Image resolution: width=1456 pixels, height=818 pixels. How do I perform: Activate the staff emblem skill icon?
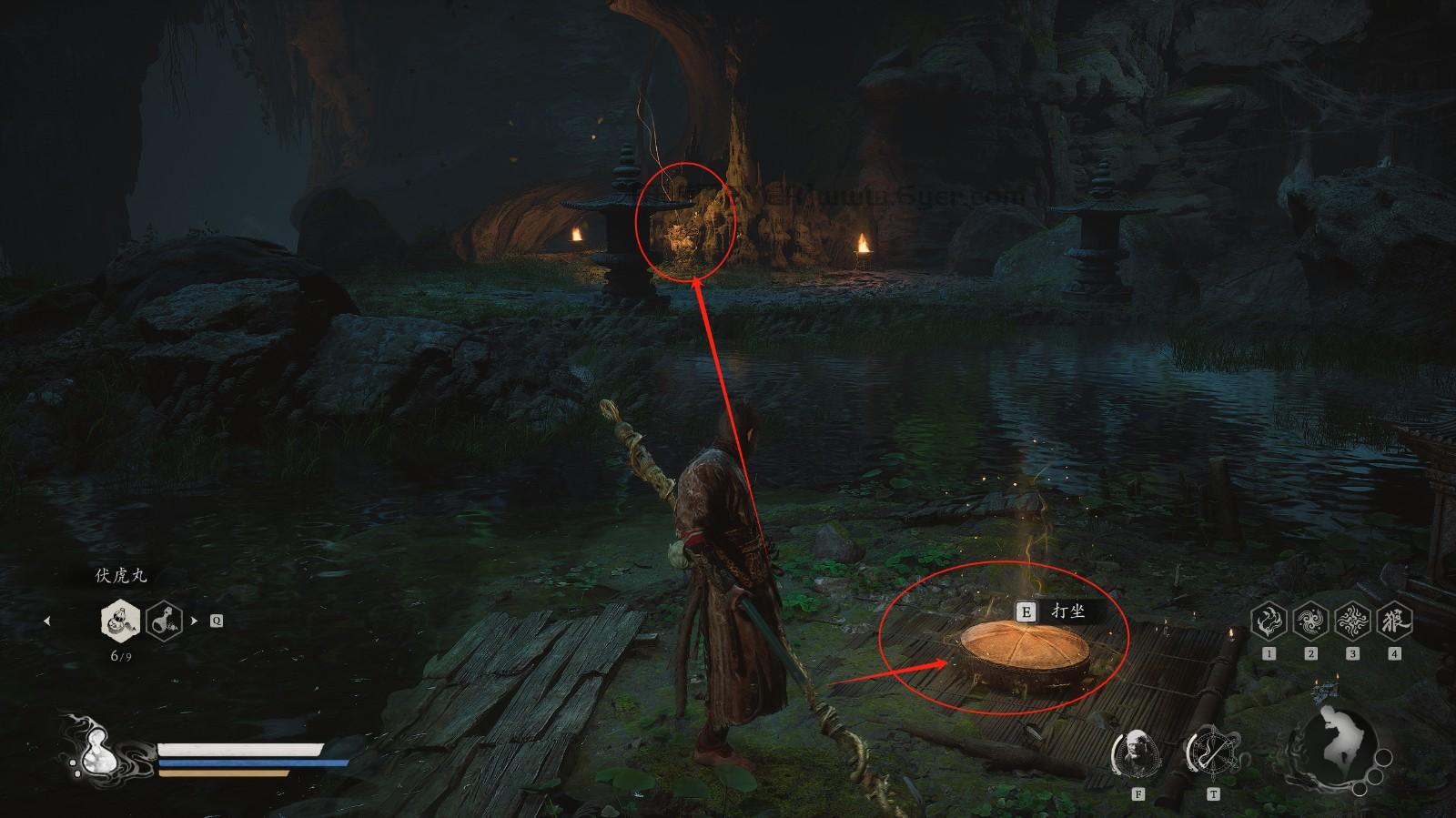(1213, 752)
